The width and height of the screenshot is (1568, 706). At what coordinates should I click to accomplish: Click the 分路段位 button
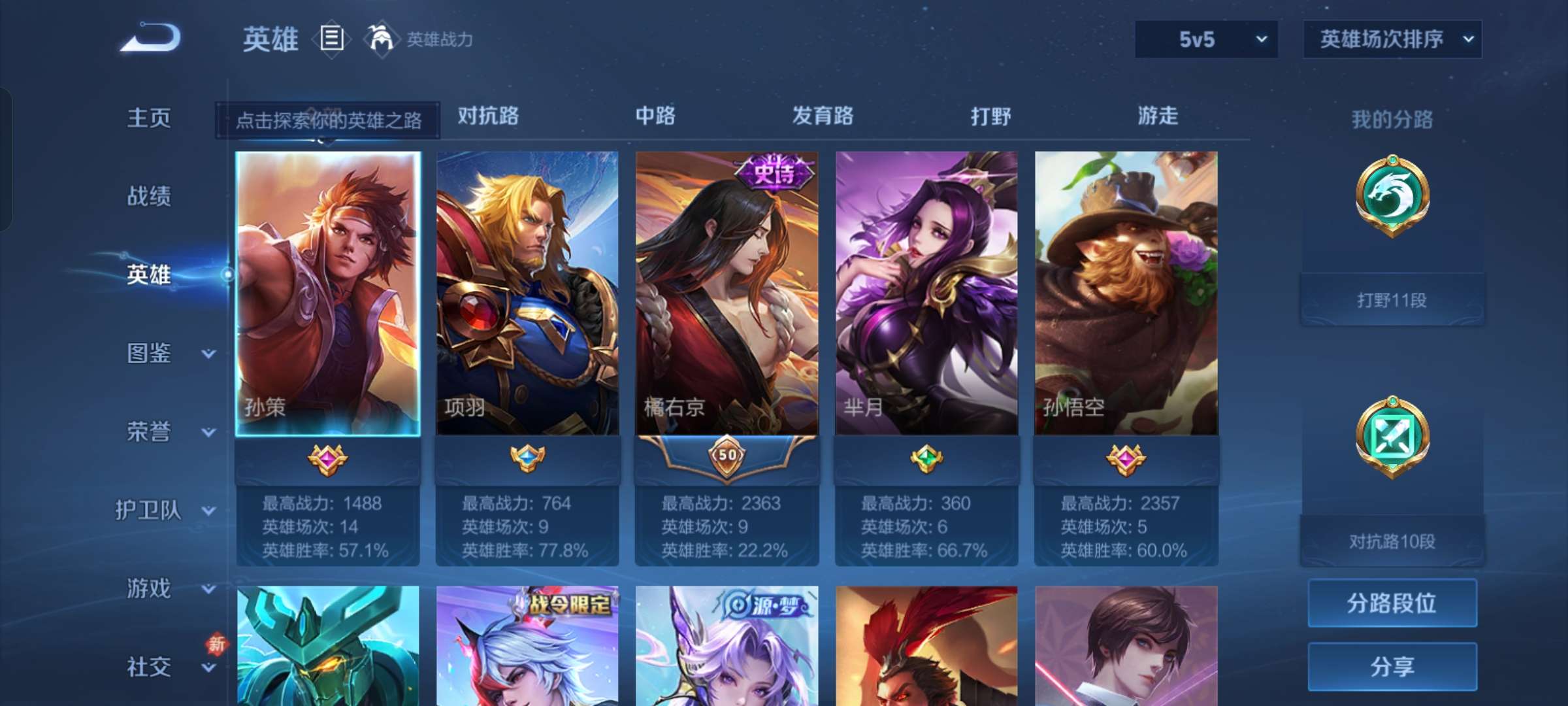click(x=1392, y=603)
